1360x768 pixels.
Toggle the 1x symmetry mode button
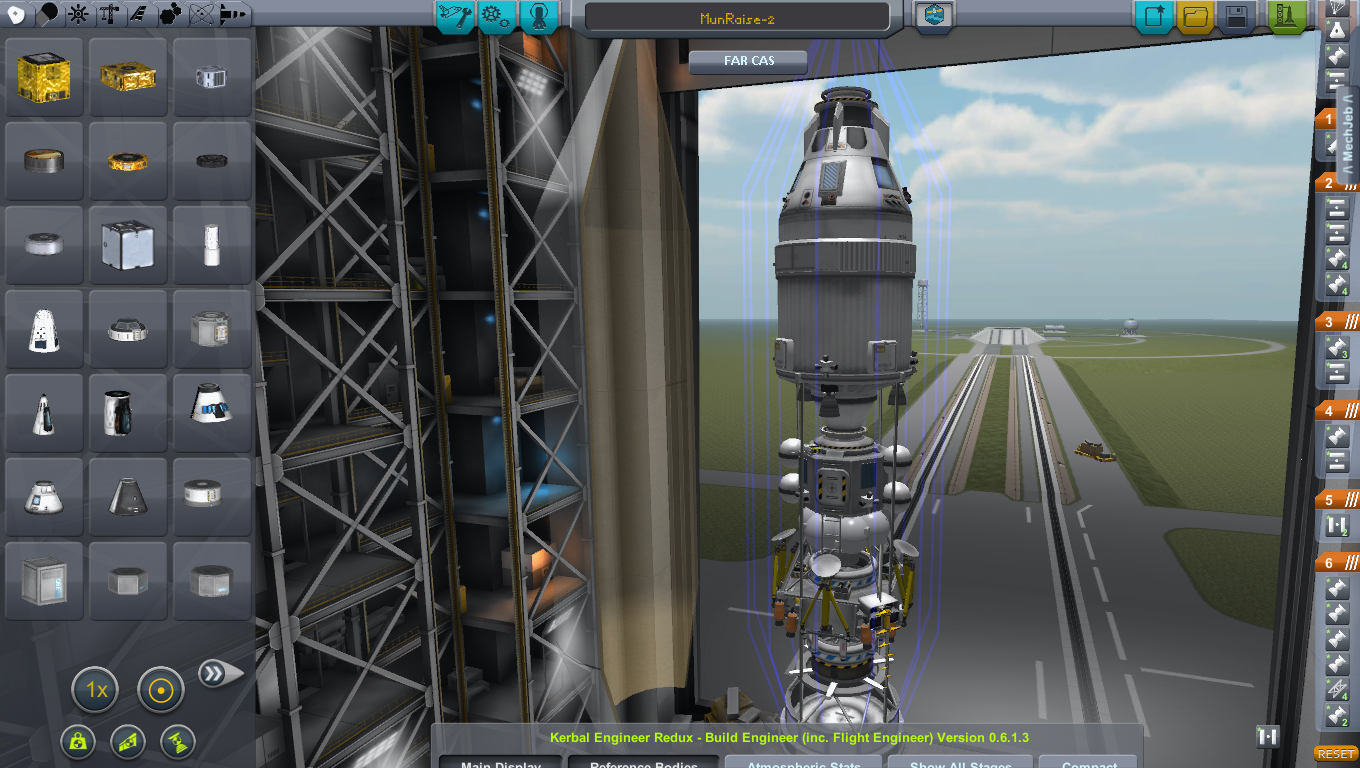coord(96,690)
